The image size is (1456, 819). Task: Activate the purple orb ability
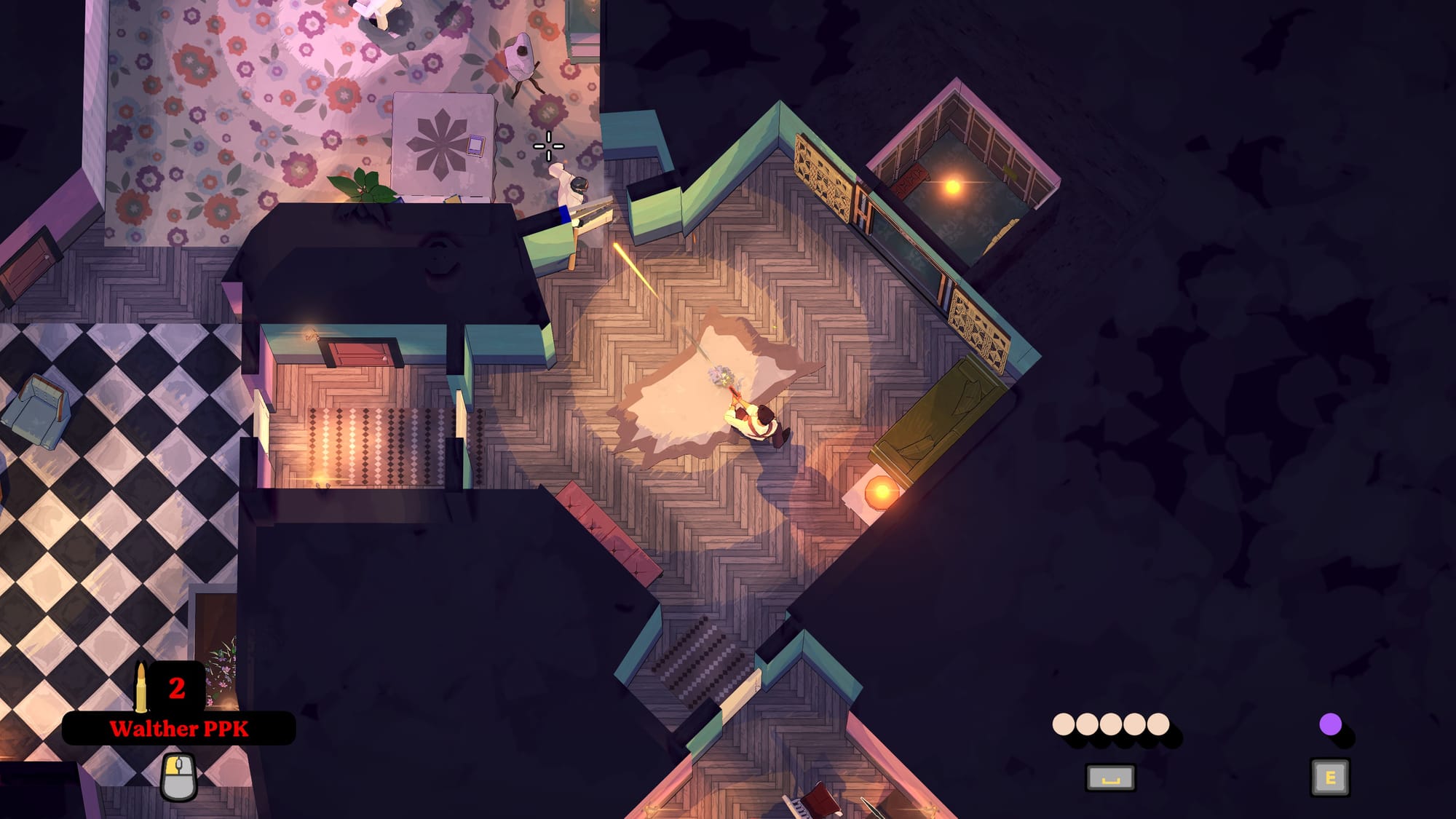click(1330, 724)
